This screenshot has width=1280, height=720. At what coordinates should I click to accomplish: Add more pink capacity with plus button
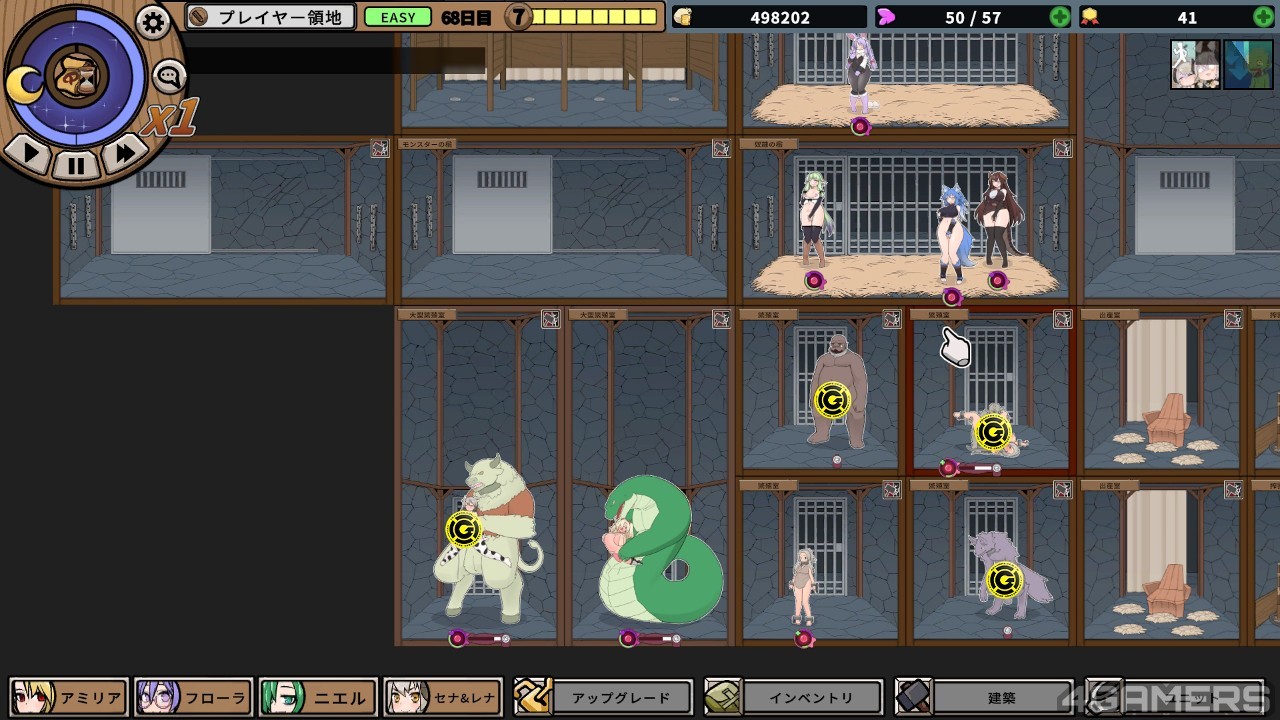[x=1059, y=17]
